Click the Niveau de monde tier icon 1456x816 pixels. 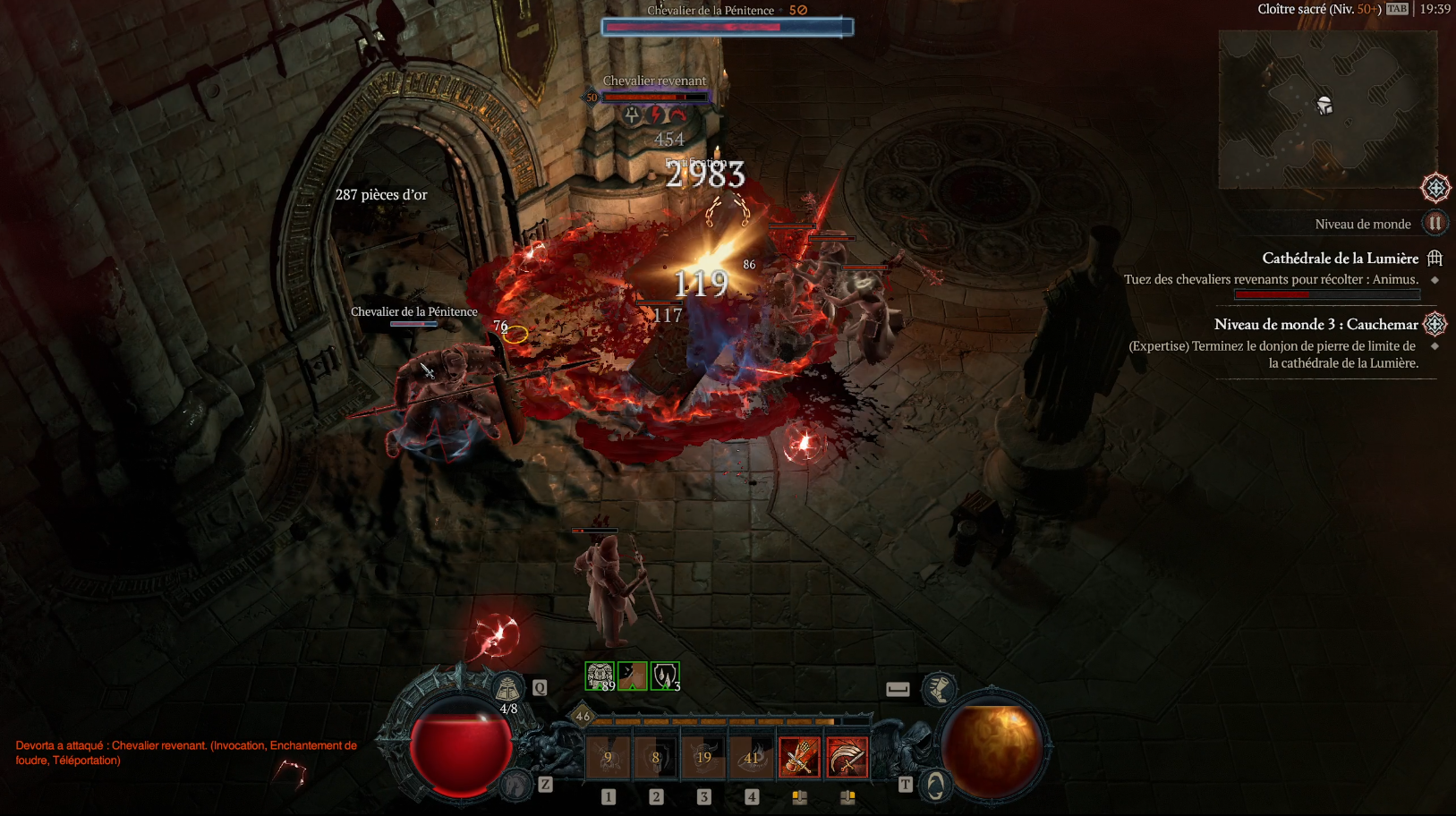click(x=1435, y=223)
